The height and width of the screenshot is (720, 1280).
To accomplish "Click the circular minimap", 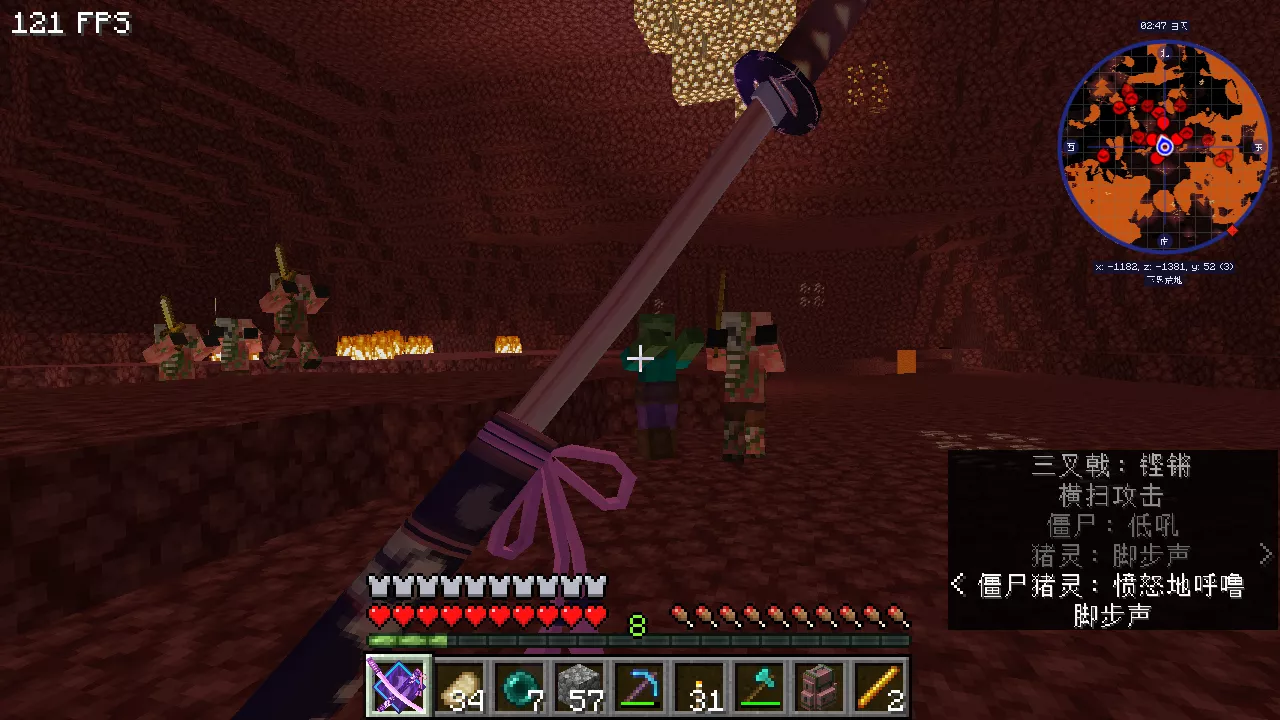I will pyautogui.click(x=1164, y=146).
